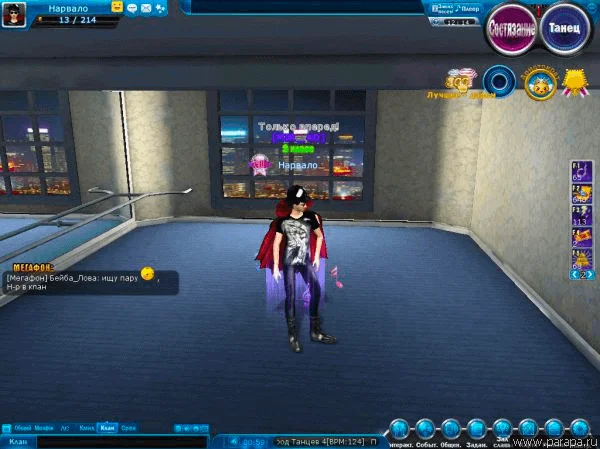
Task: Open the Задан. (tasks) menu button
Action: point(477,429)
